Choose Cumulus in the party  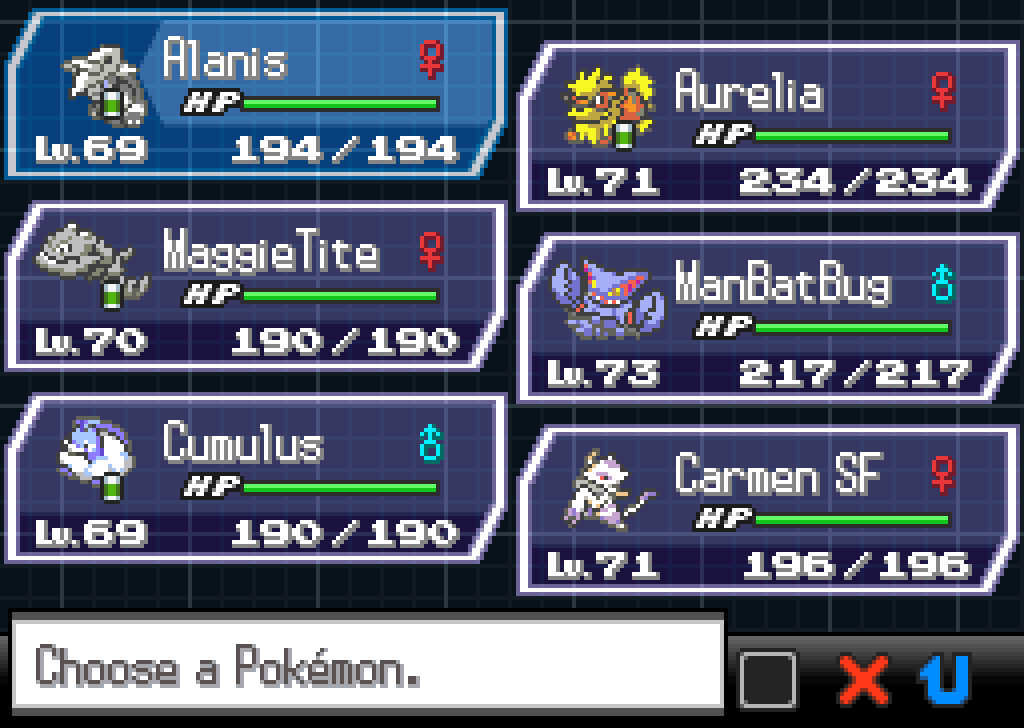click(255, 478)
